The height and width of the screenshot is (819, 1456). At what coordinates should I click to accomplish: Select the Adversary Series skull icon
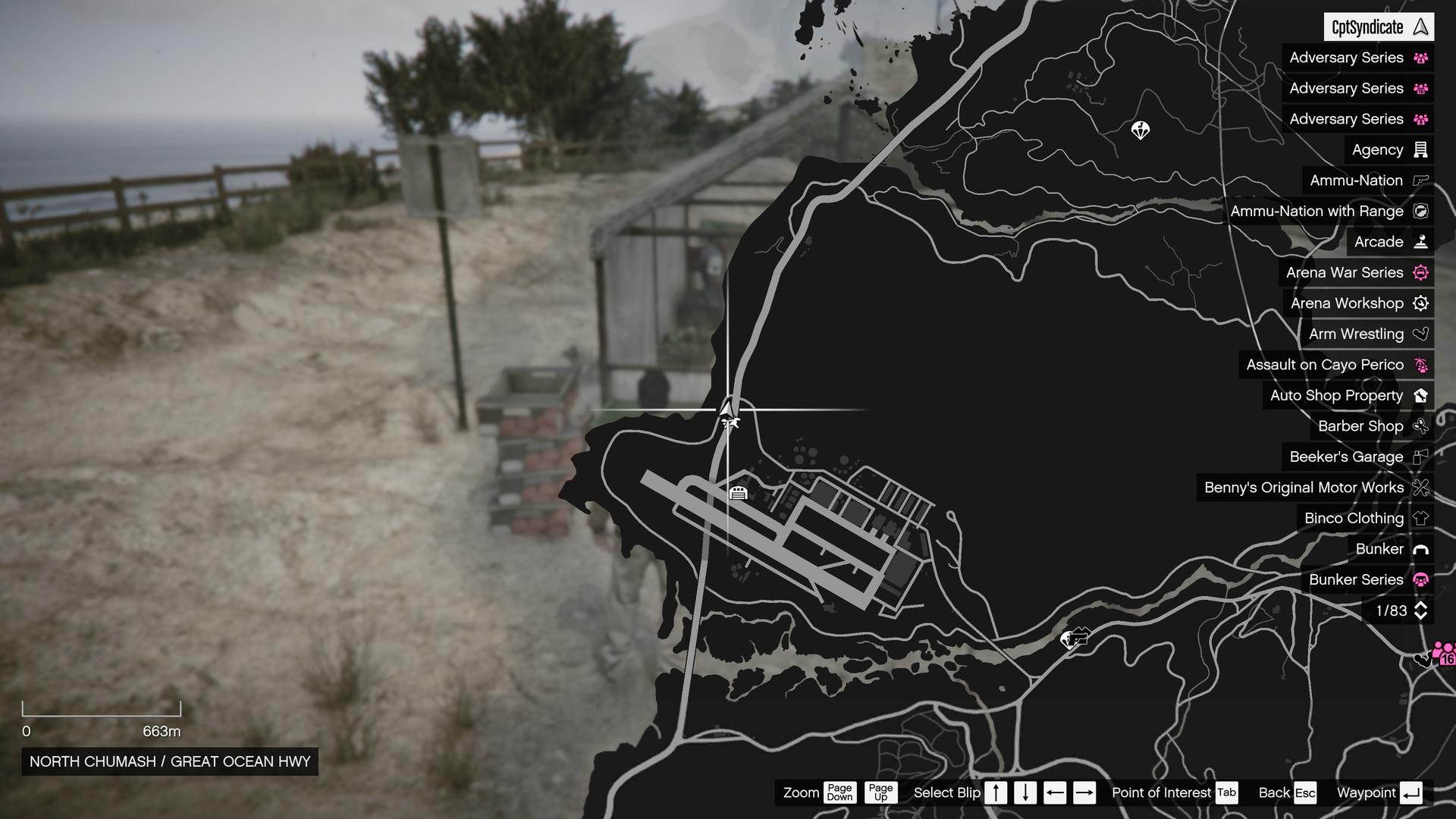pyautogui.click(x=1422, y=58)
